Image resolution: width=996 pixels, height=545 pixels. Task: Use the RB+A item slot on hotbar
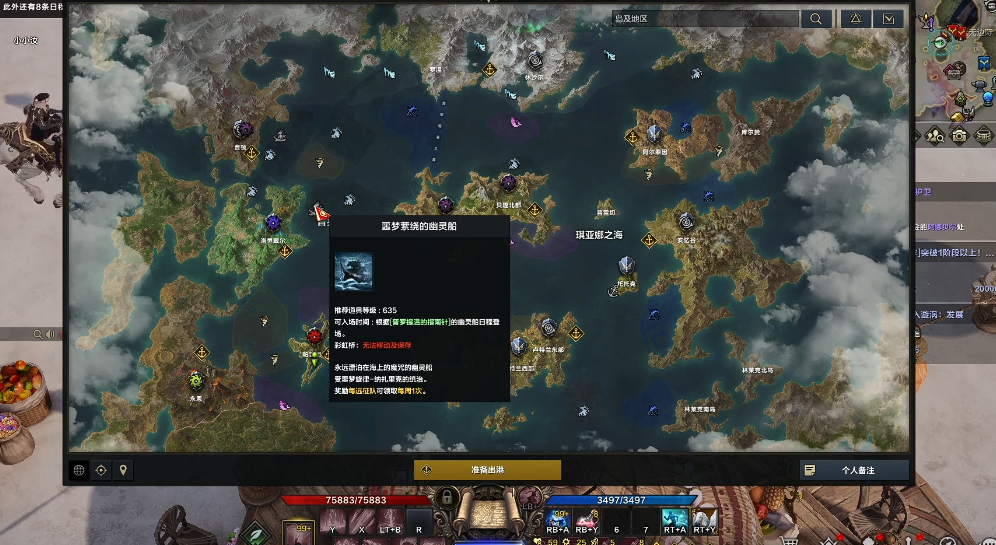(558, 518)
